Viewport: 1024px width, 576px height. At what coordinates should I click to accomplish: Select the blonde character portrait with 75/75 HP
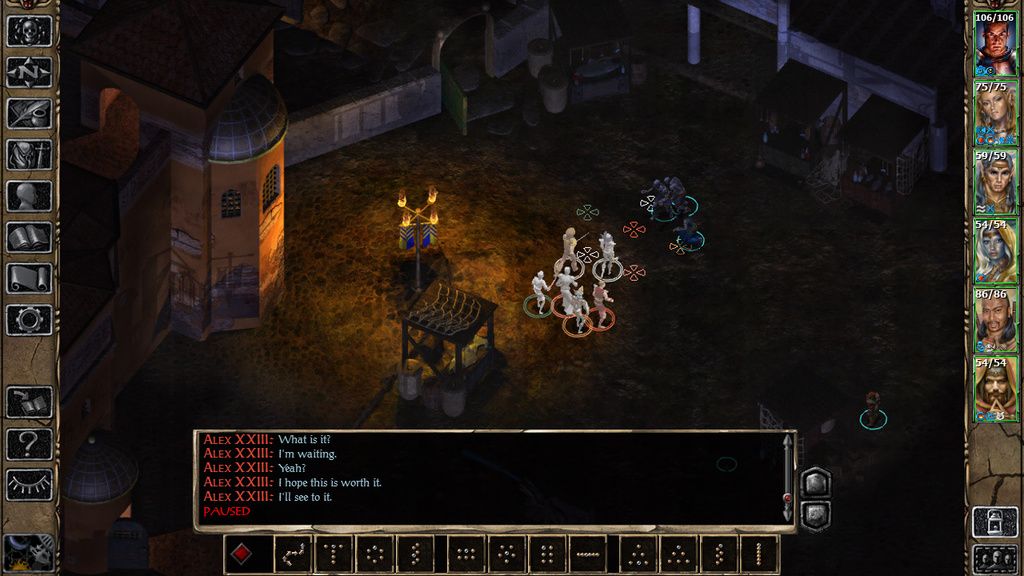click(x=996, y=113)
